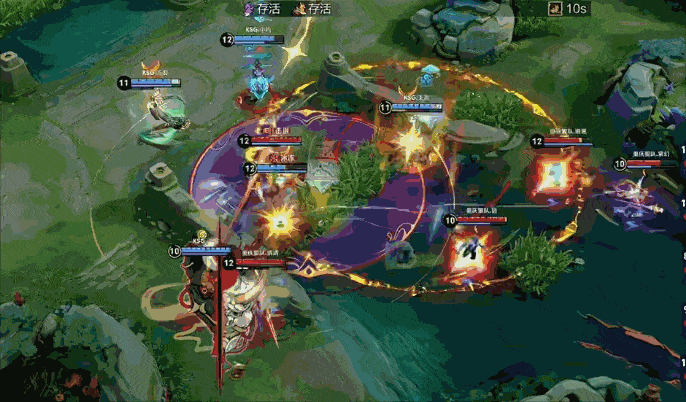Select the portrait icon beside 10s
Viewport: 686px width, 402px height.
tap(554, 9)
